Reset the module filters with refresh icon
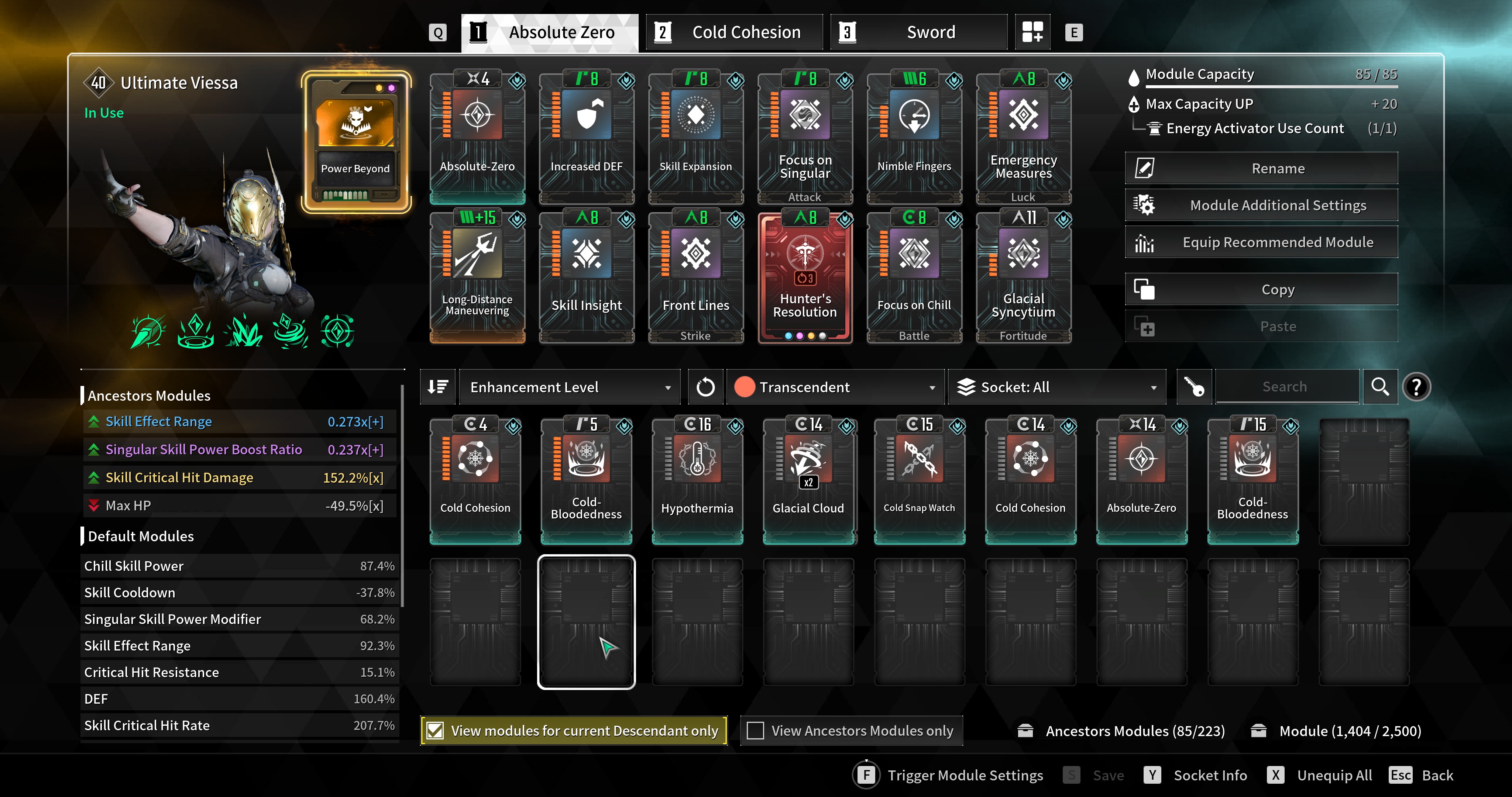 (705, 387)
